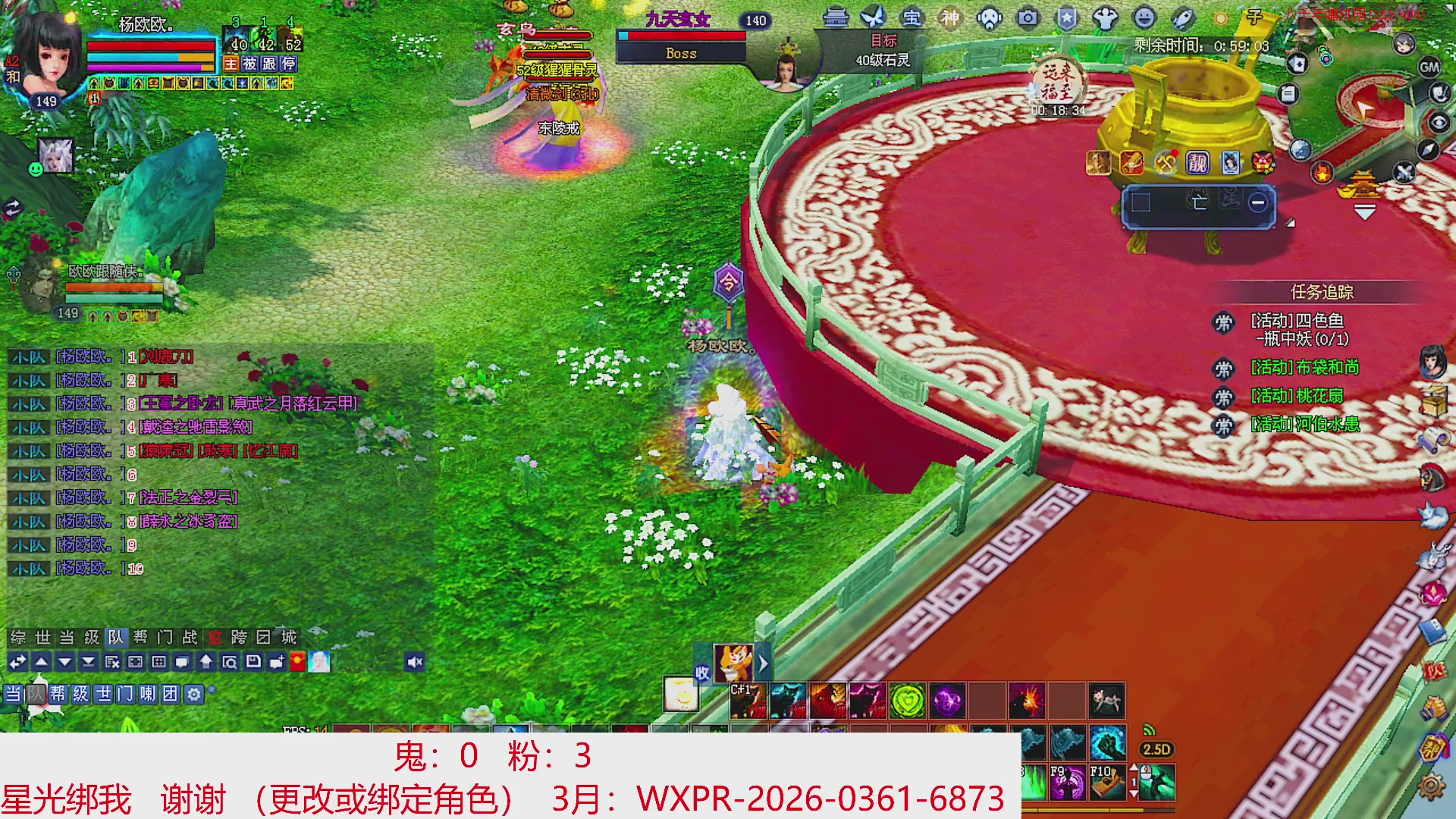The image size is (1456, 819).
Task: Switch to the 世 world chat tab
Action: 42,637
